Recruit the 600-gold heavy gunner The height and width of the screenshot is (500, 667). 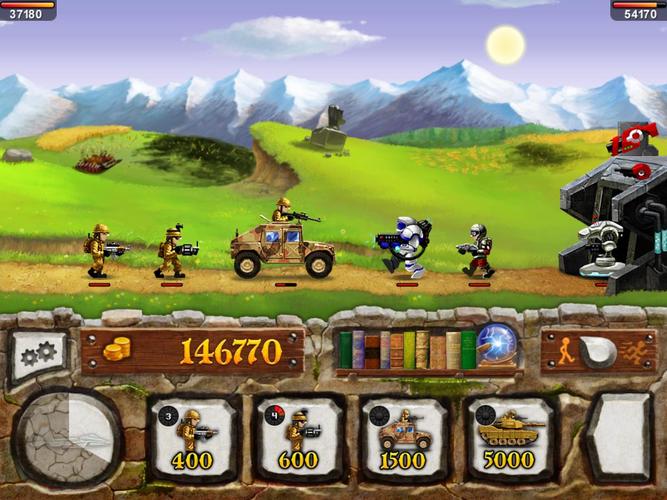(x=299, y=437)
